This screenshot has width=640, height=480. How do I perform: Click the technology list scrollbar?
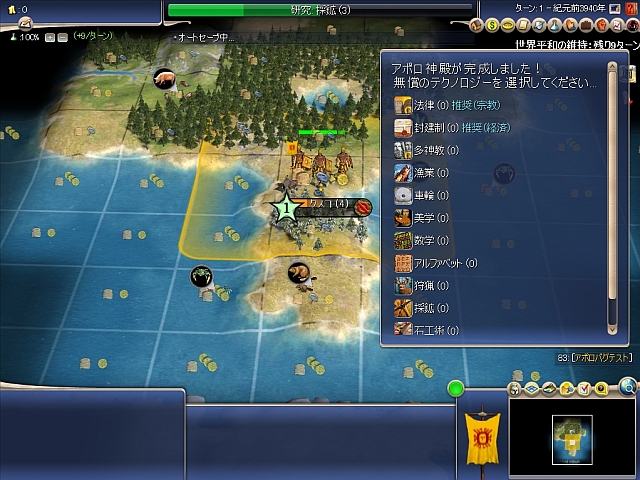coord(613,200)
